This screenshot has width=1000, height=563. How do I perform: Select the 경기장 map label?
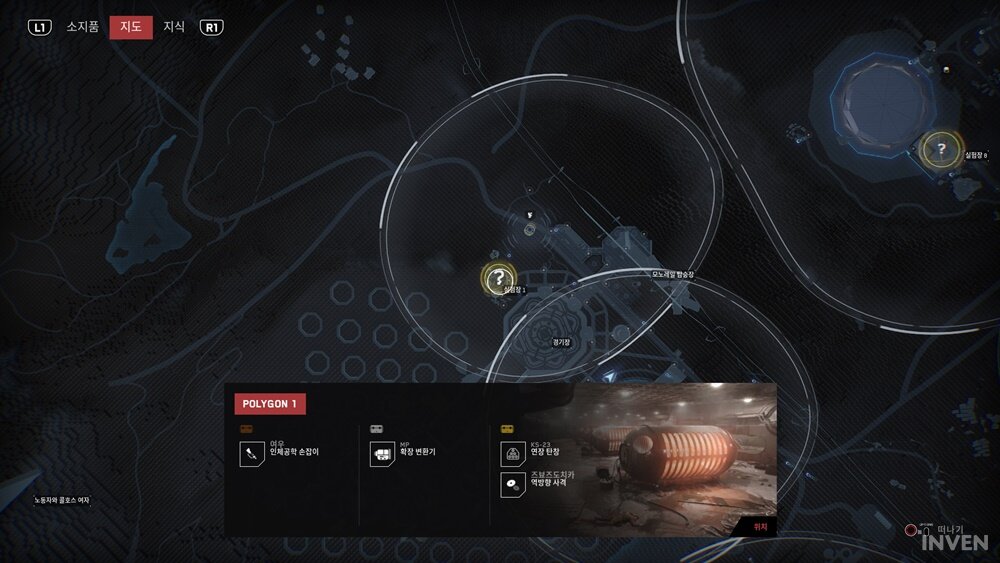pos(560,342)
